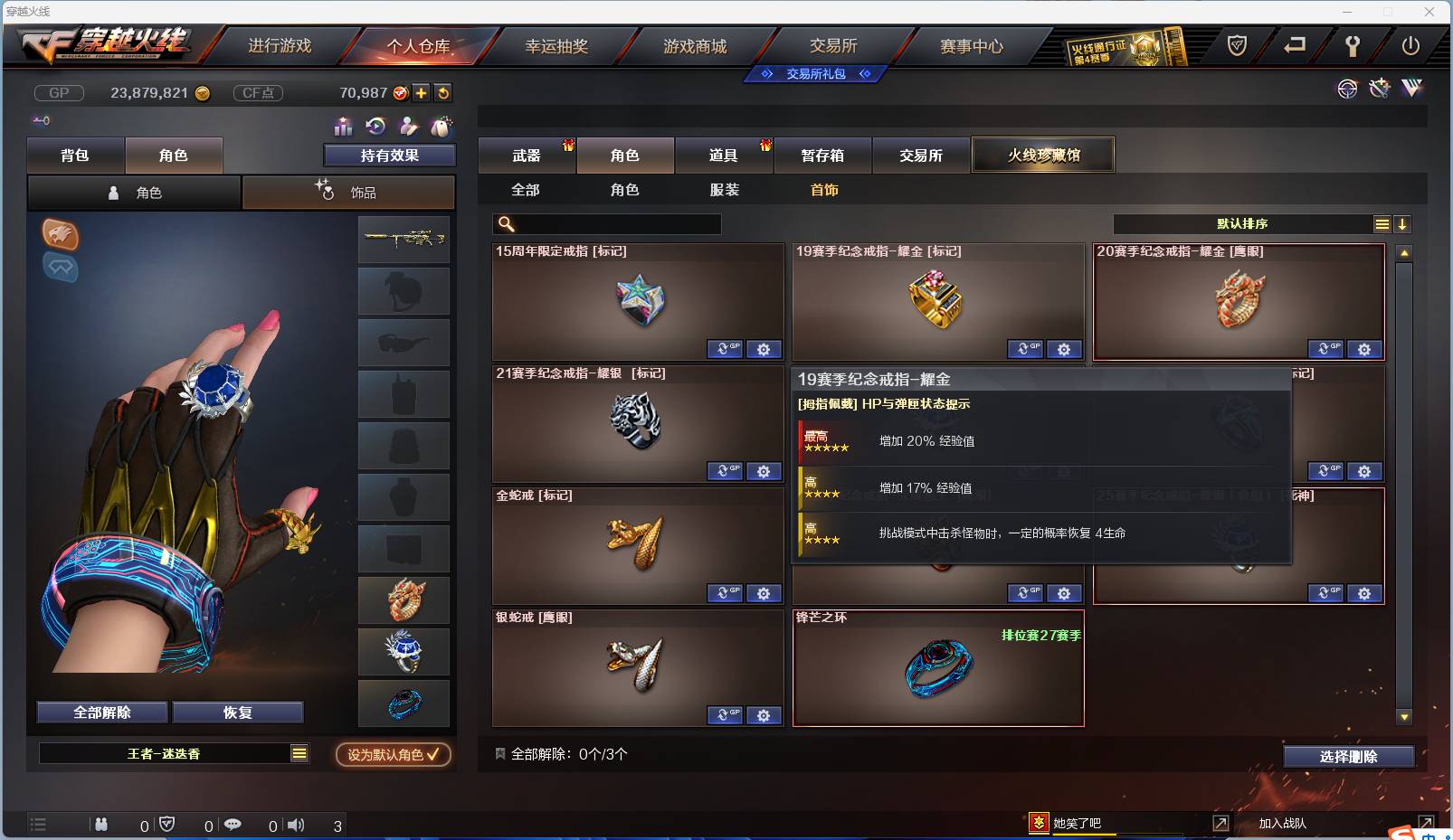Switch to the 武器 tab
The width and height of the screenshot is (1453, 840).
point(527,155)
